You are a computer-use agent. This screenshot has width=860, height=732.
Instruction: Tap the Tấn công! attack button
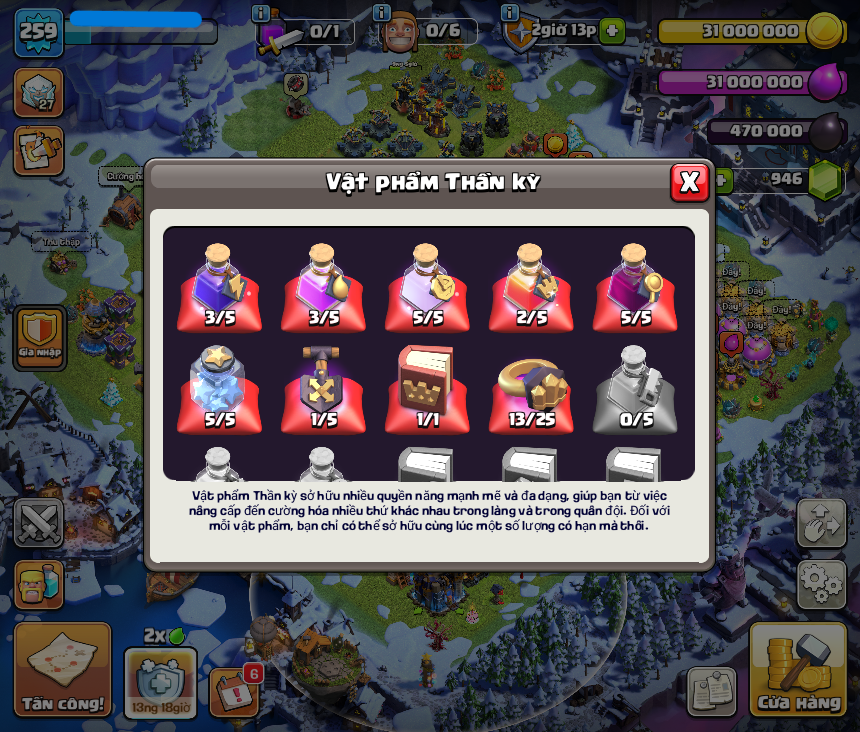click(x=63, y=669)
